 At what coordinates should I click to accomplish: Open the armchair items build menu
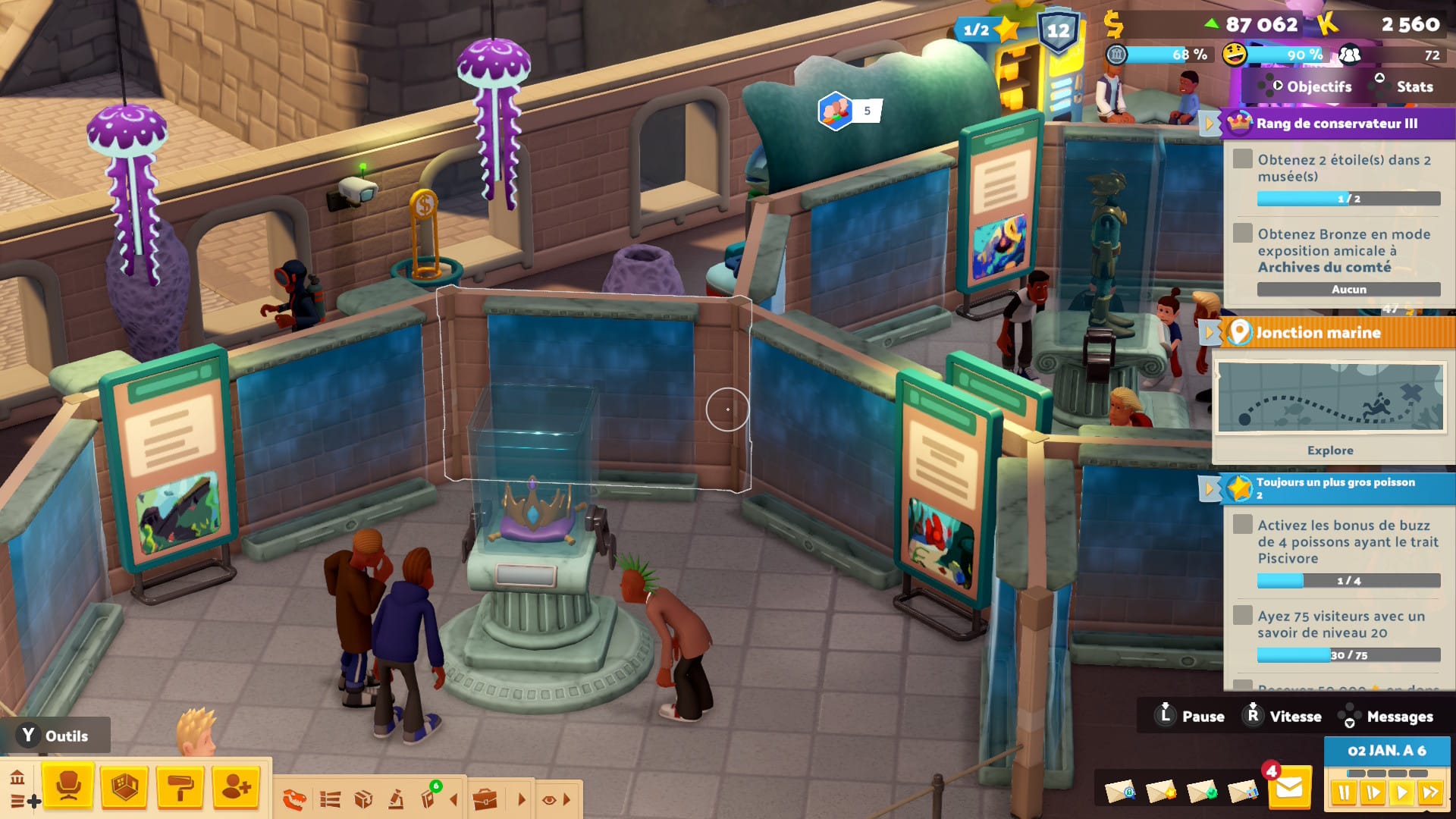[x=68, y=786]
